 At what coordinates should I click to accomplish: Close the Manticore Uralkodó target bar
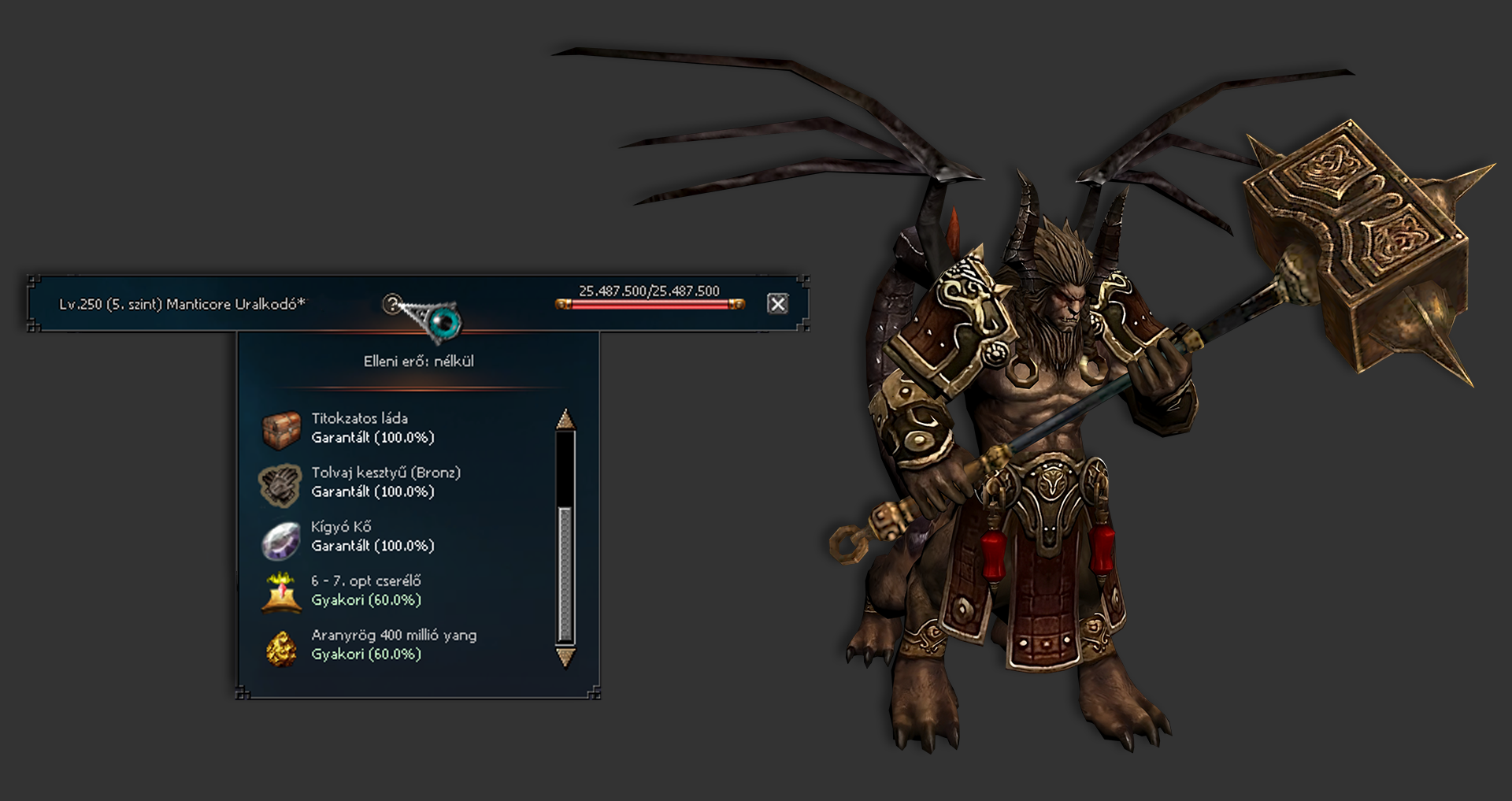pos(777,304)
